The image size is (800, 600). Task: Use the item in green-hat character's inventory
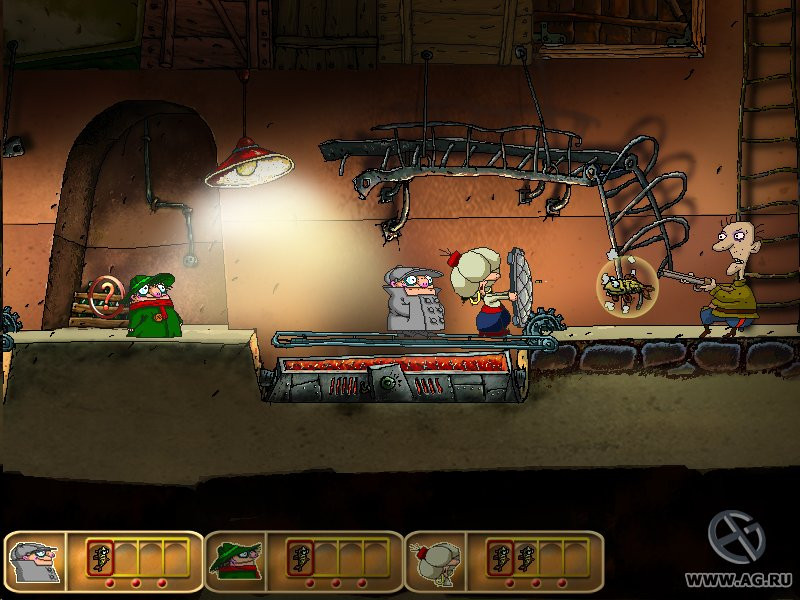click(x=298, y=557)
